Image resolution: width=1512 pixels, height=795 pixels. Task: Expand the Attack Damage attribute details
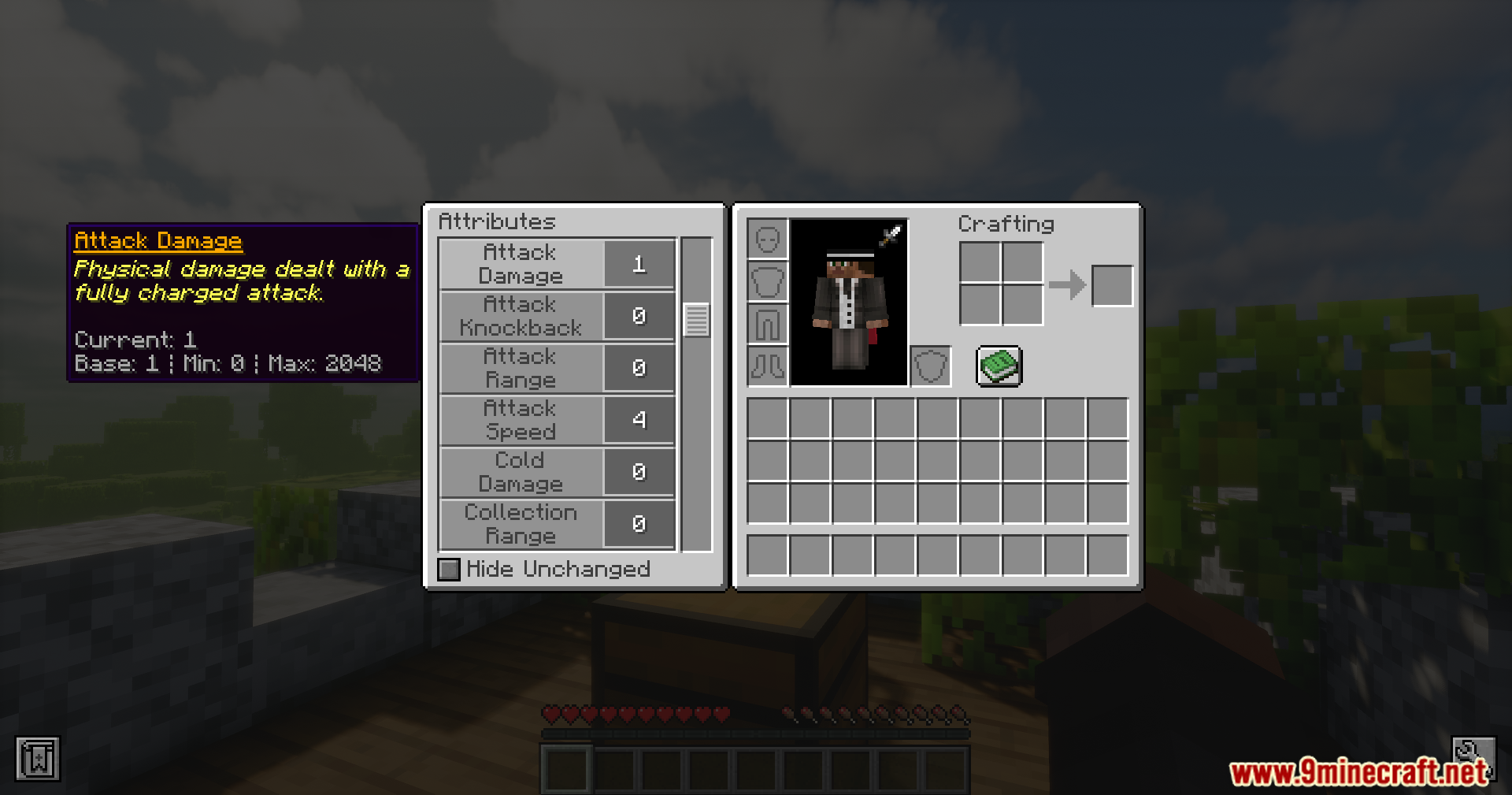[521, 264]
